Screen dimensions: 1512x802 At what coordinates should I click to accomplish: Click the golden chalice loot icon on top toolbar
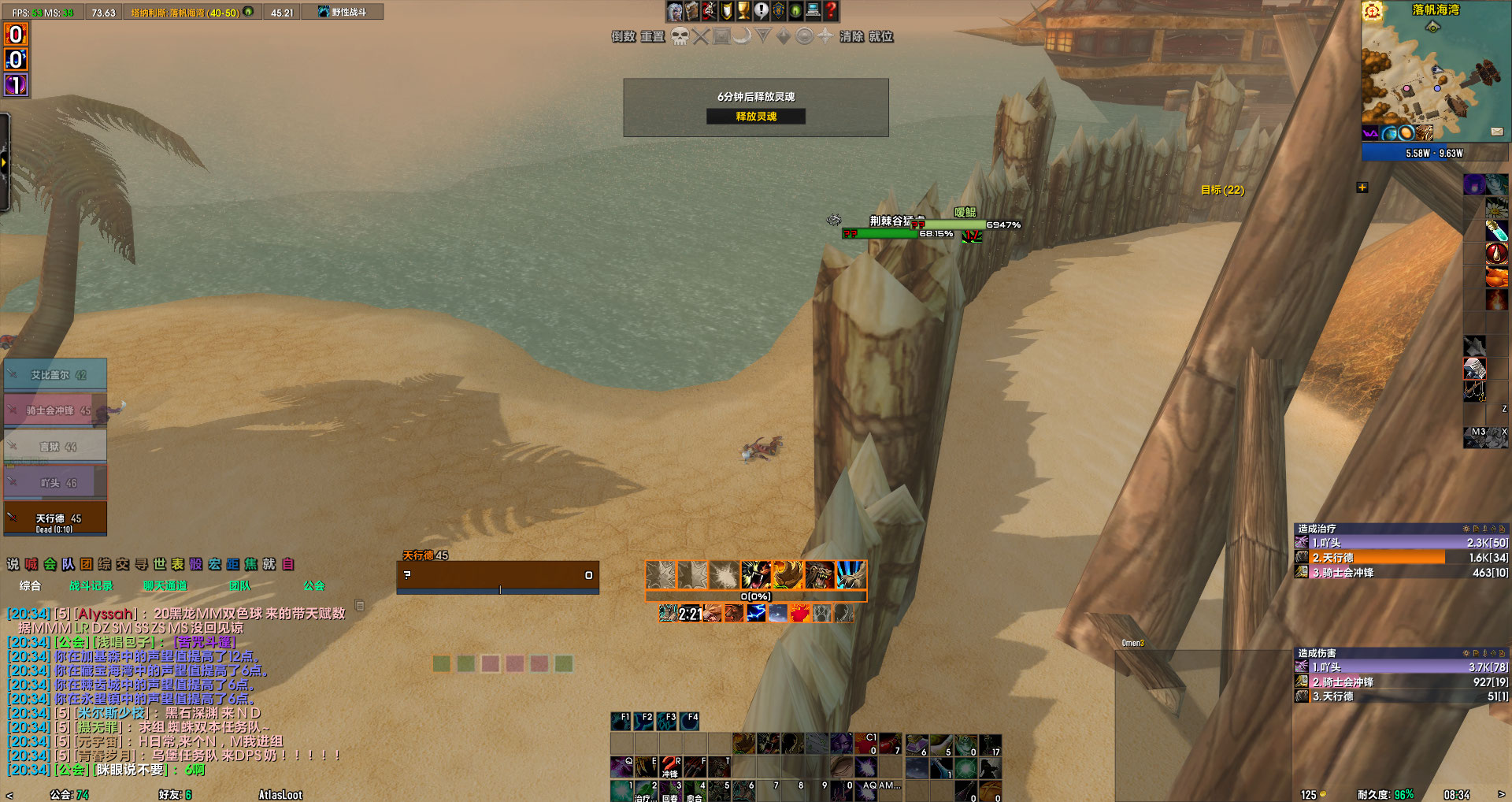click(743, 12)
